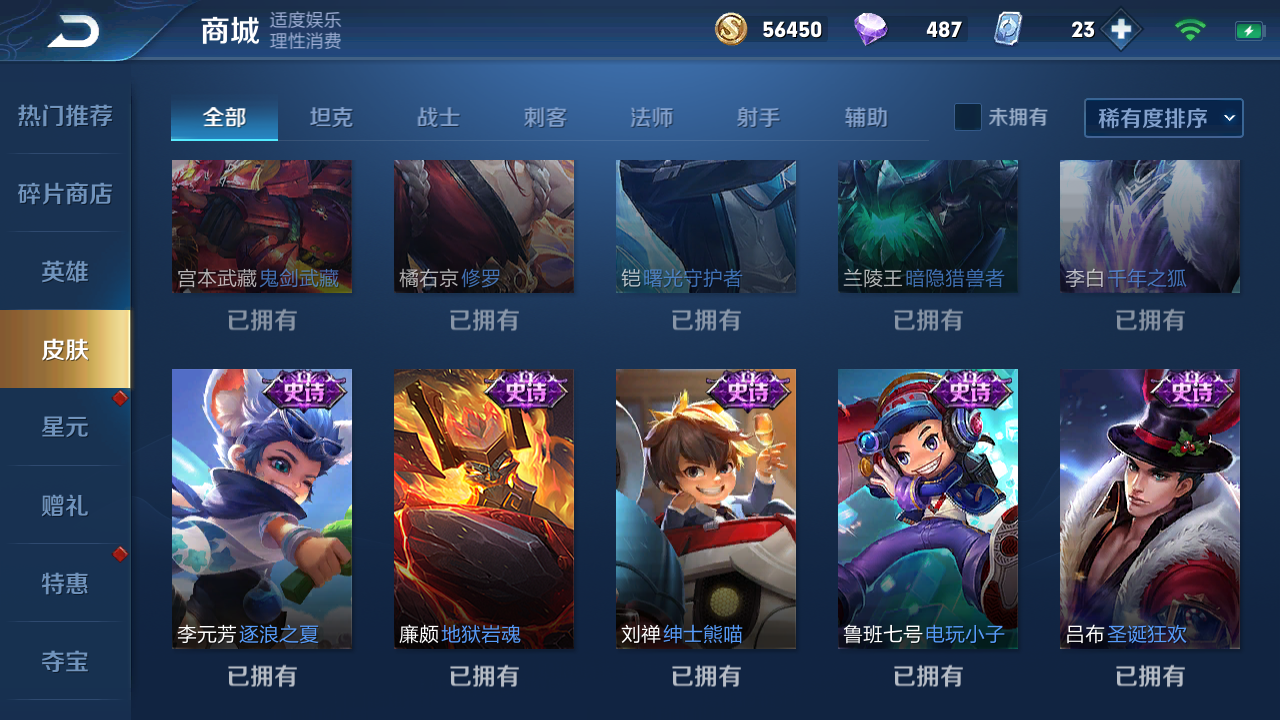Select the 坦克 filter tab
This screenshot has height=720, width=1280.
click(330, 117)
